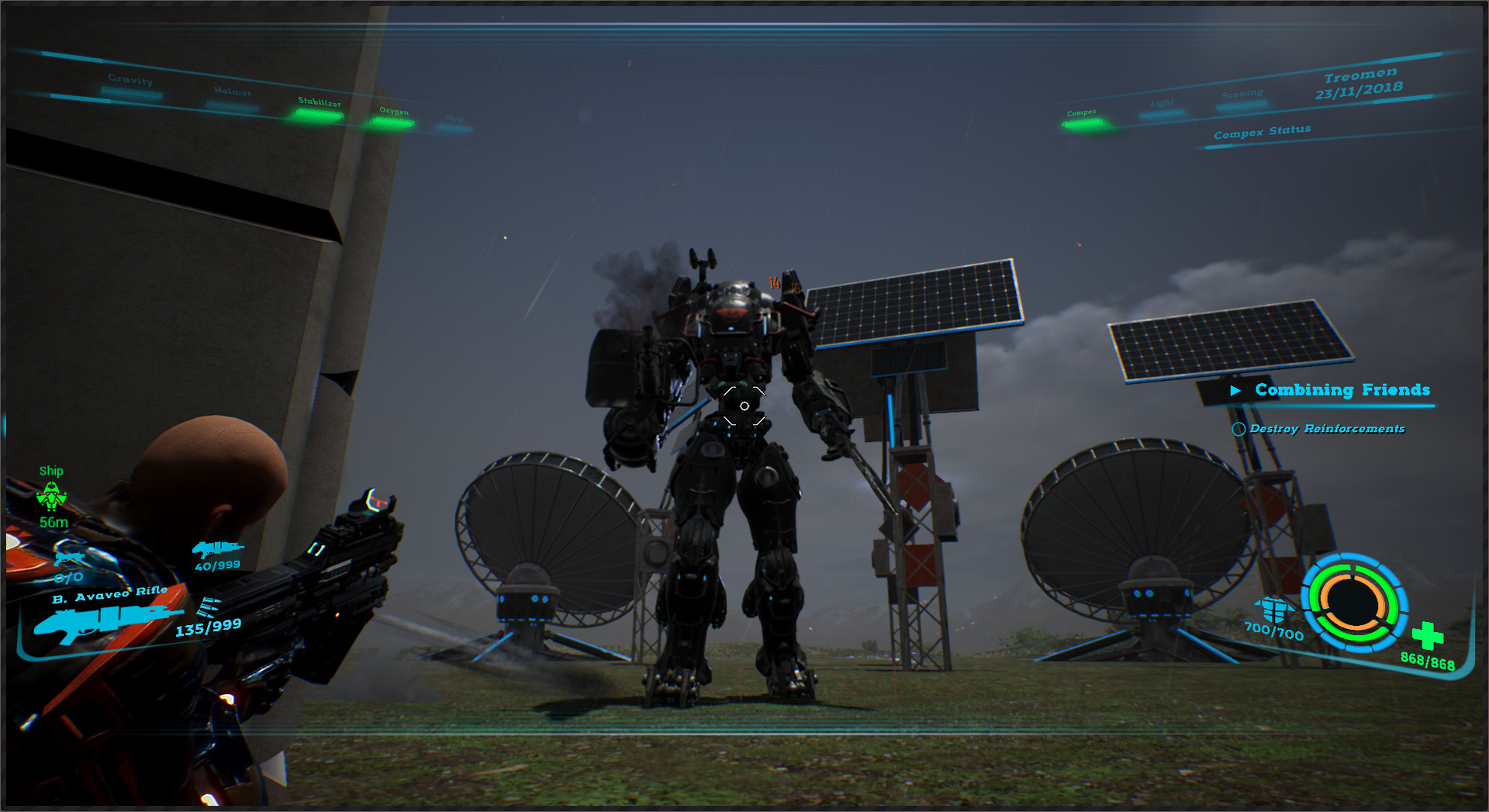1489x812 pixels.
Task: Click the circle marker beside Destroy Reinforcements
Action: coord(1240,428)
